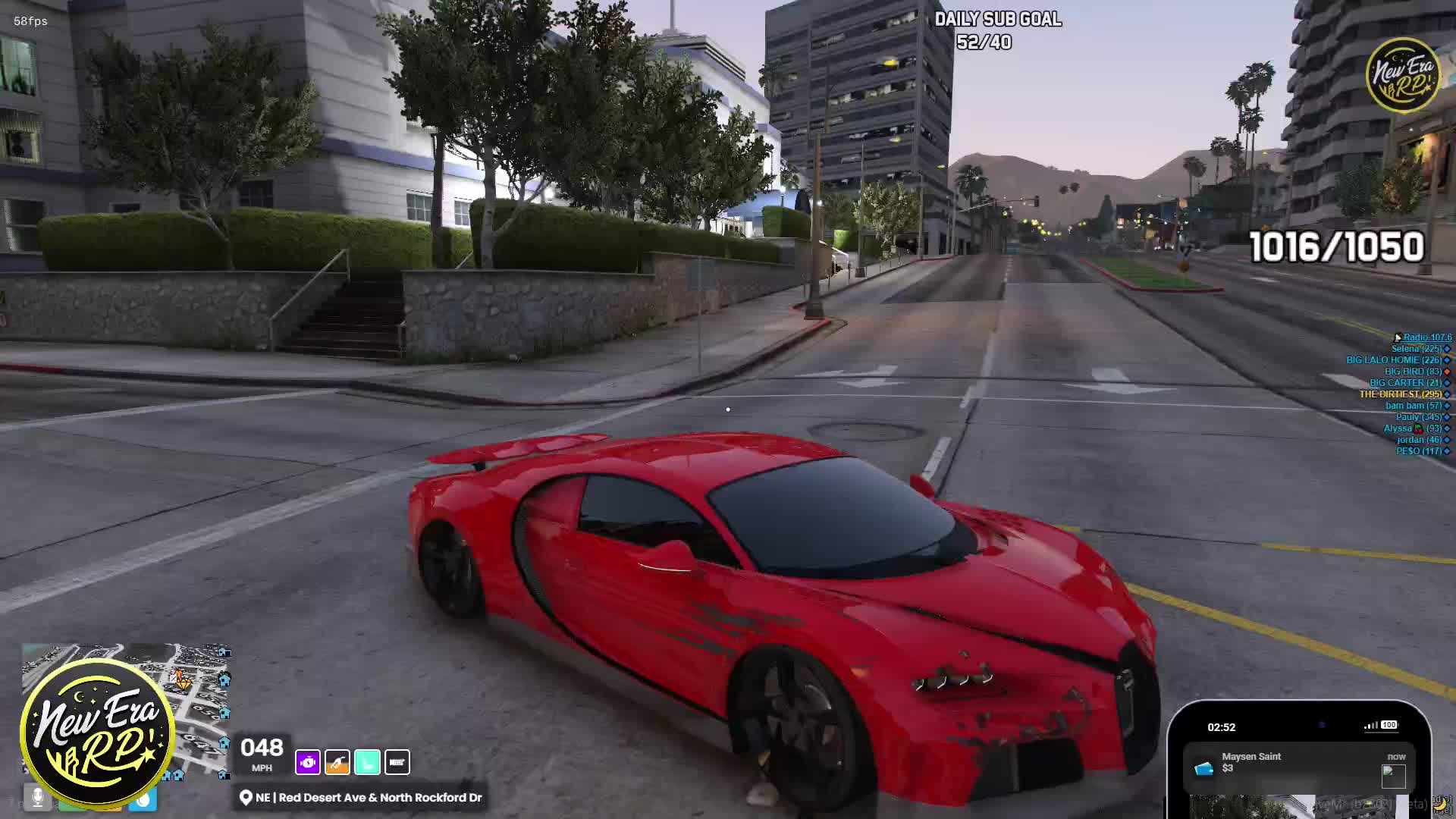Select BIG CARTER radio member entry
The image size is (1456, 819).
click(1405, 383)
